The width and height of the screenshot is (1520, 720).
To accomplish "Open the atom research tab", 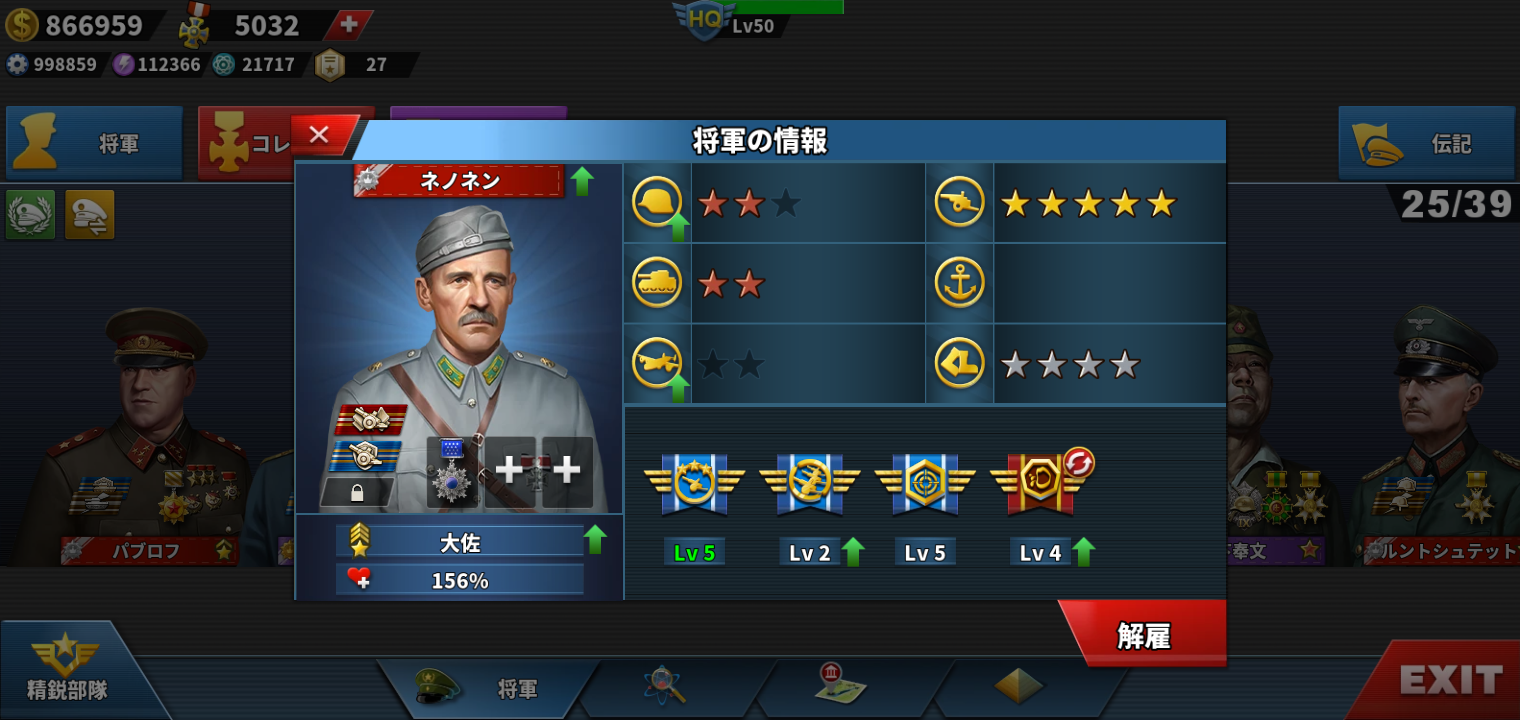I will click(x=663, y=685).
